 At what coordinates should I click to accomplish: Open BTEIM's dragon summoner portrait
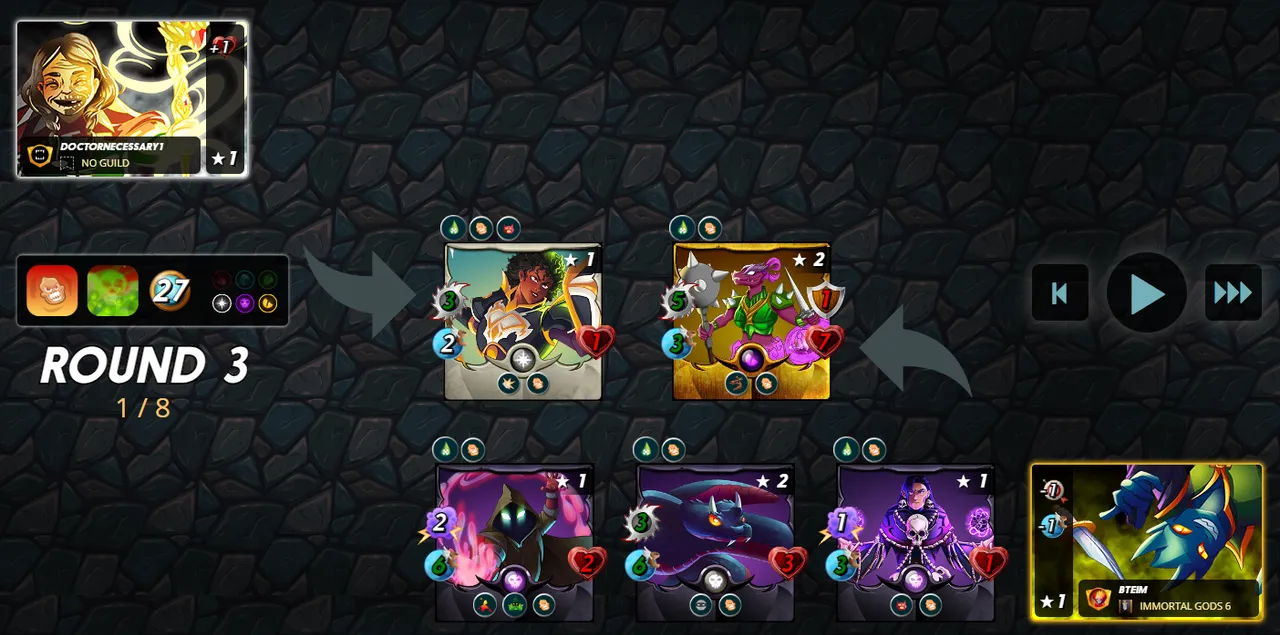(1147, 541)
